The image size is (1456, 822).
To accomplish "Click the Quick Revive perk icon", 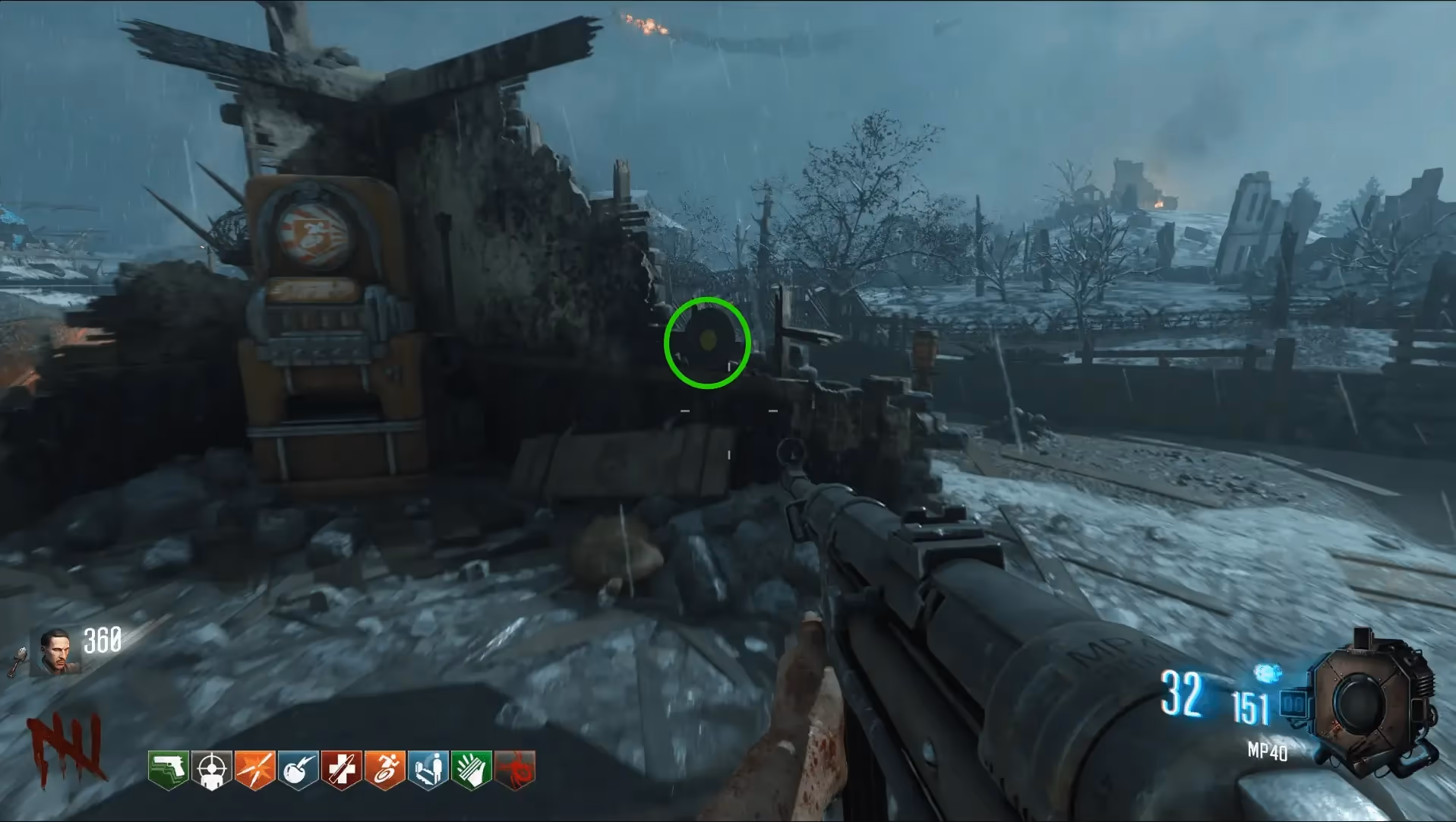I will click(428, 770).
